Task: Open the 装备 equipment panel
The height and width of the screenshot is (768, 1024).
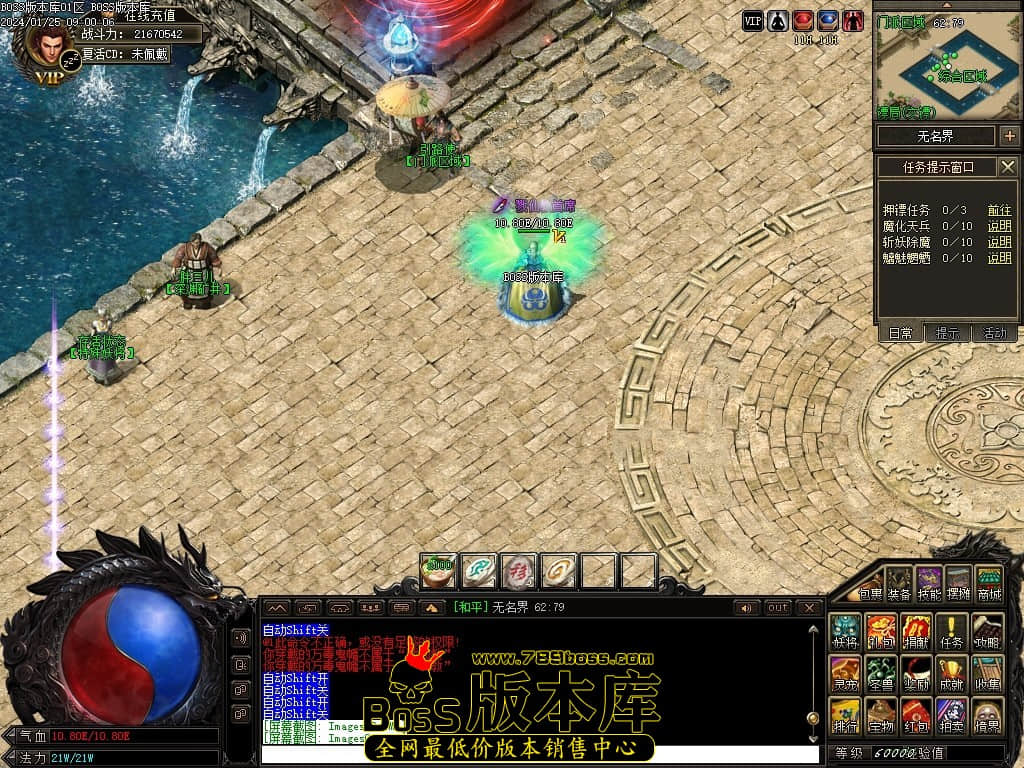Action: [900, 583]
